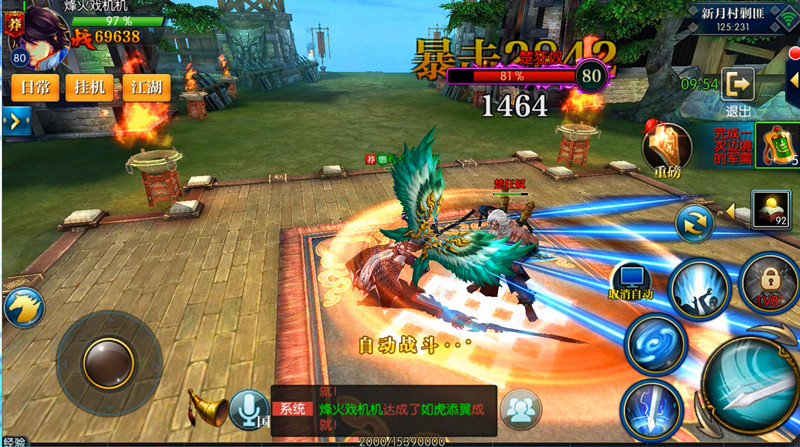Click the player portrait avatar
The height and width of the screenshot is (447, 800).
(40, 30)
